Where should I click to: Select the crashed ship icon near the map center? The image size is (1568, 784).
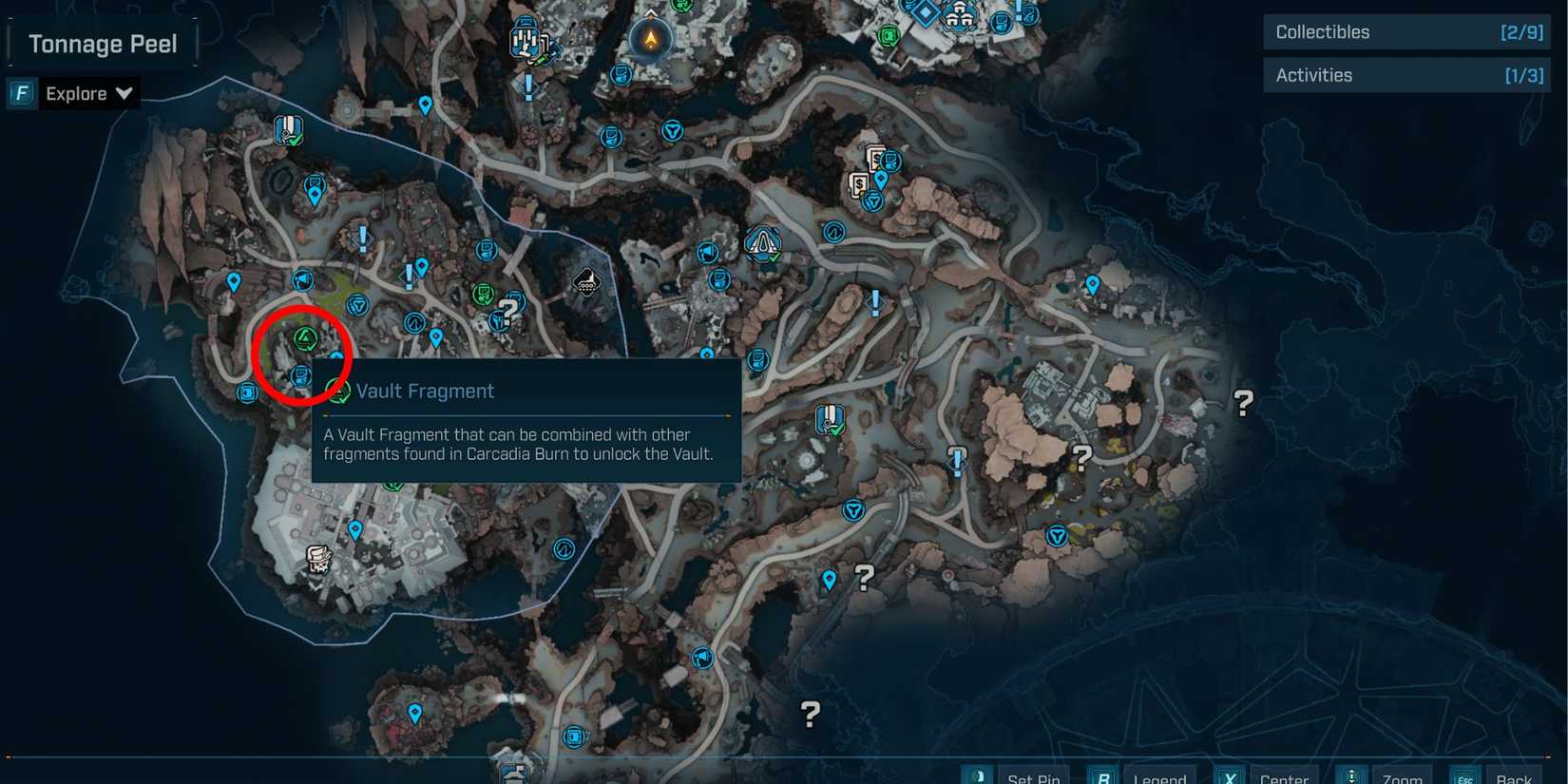pos(586,281)
